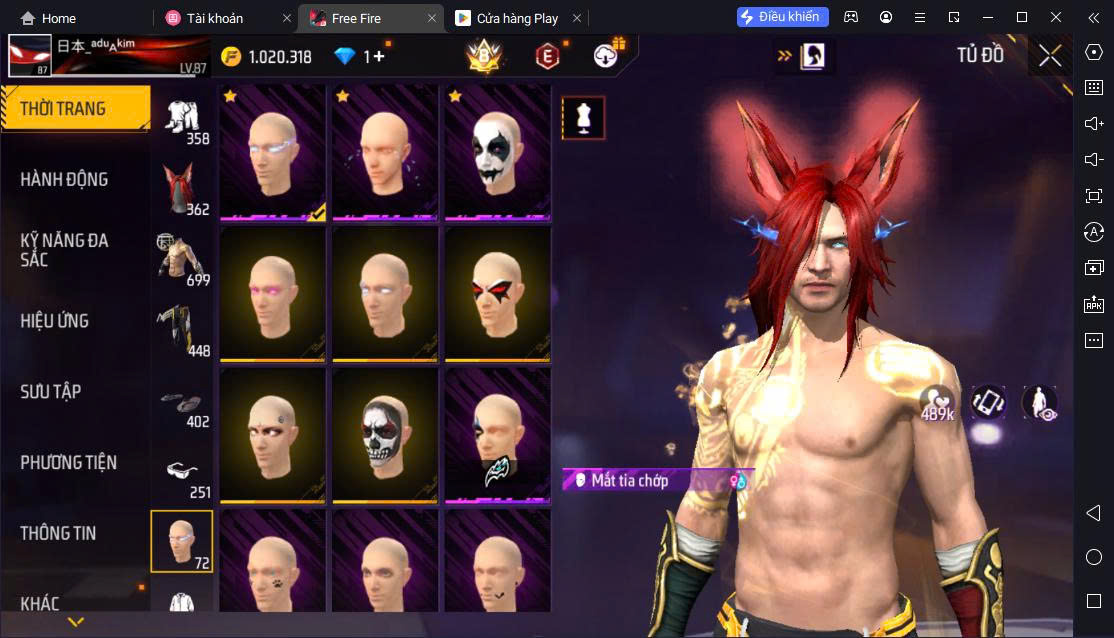This screenshot has width=1114, height=638.
Task: Open the HIỆU ỨNG category
Action: [x=55, y=321]
